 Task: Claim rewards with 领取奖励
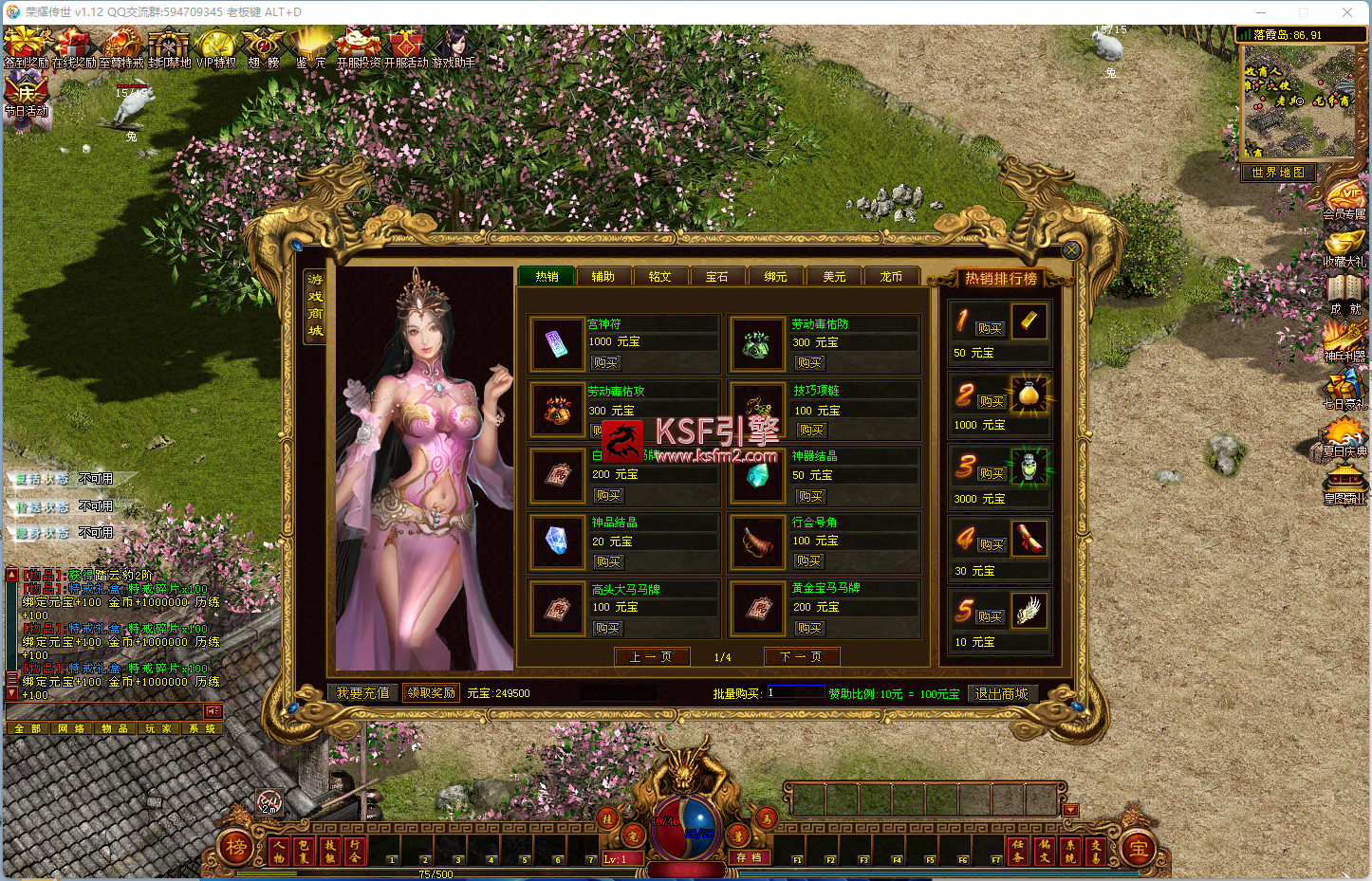click(432, 693)
